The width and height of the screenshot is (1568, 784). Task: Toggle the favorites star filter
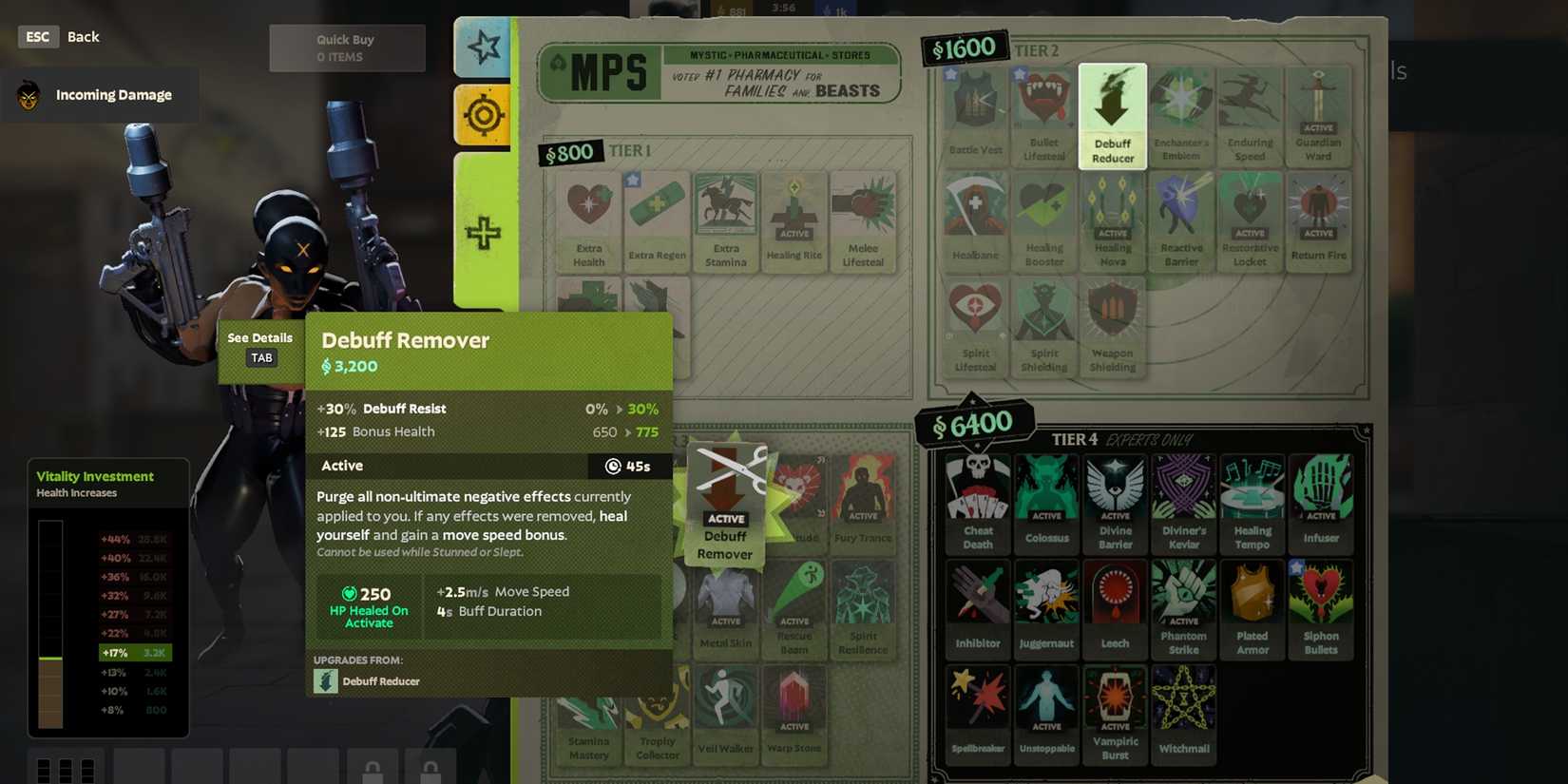click(483, 45)
